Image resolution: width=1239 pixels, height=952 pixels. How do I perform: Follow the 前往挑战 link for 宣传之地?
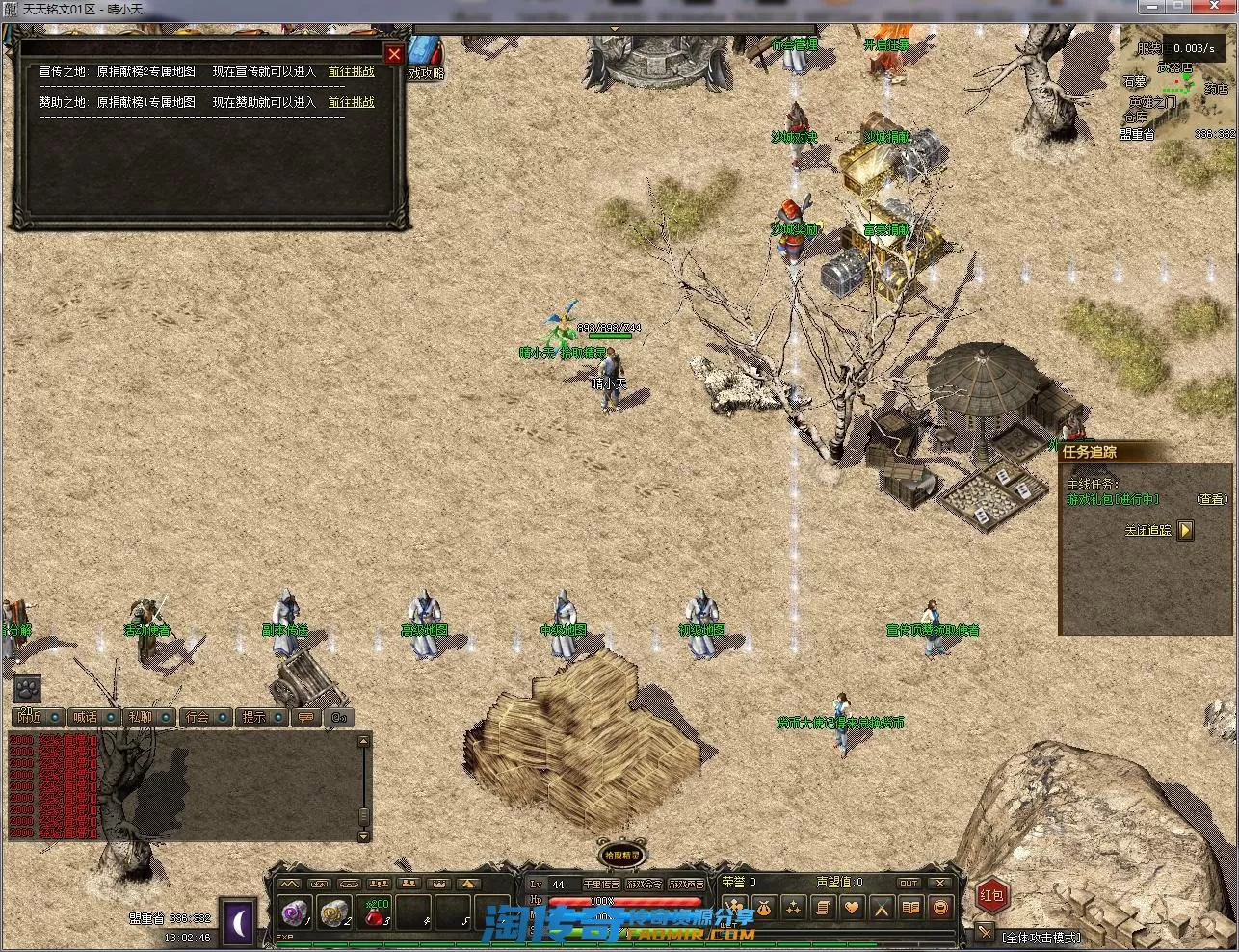[351, 71]
